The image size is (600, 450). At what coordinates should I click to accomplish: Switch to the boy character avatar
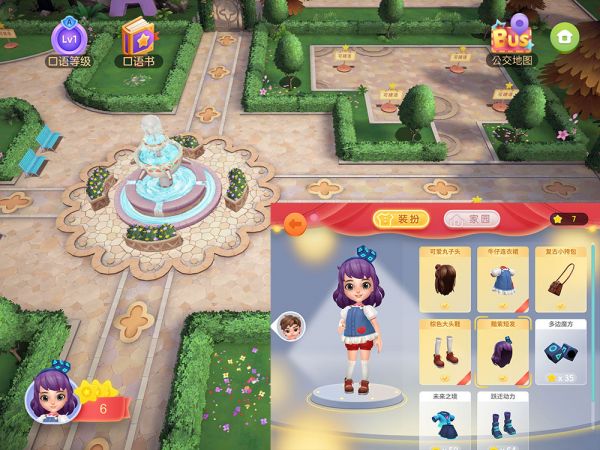pyautogui.click(x=291, y=327)
